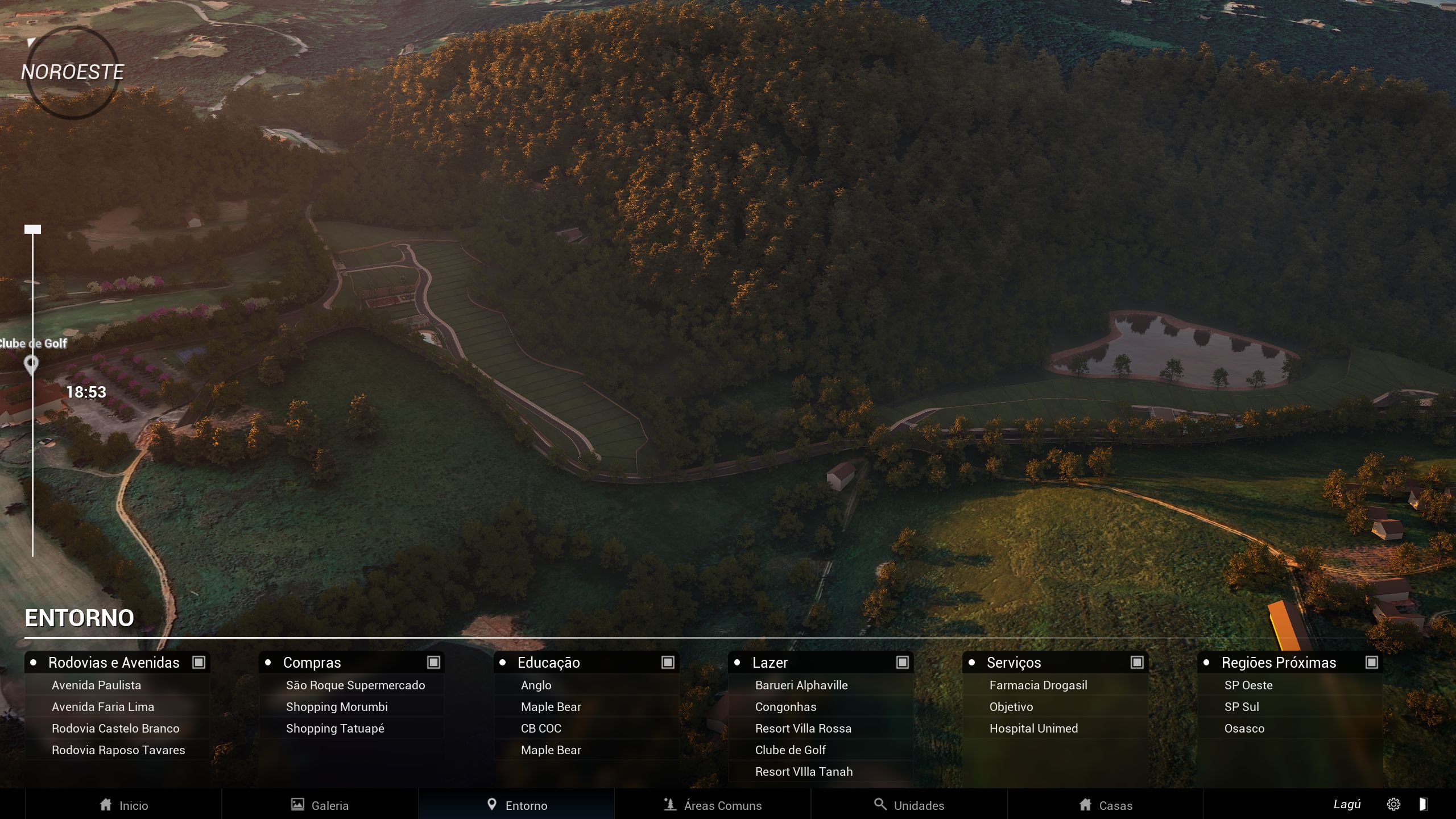This screenshot has width=1456, height=819.
Task: Open the Unidades search tab
Action: click(909, 805)
